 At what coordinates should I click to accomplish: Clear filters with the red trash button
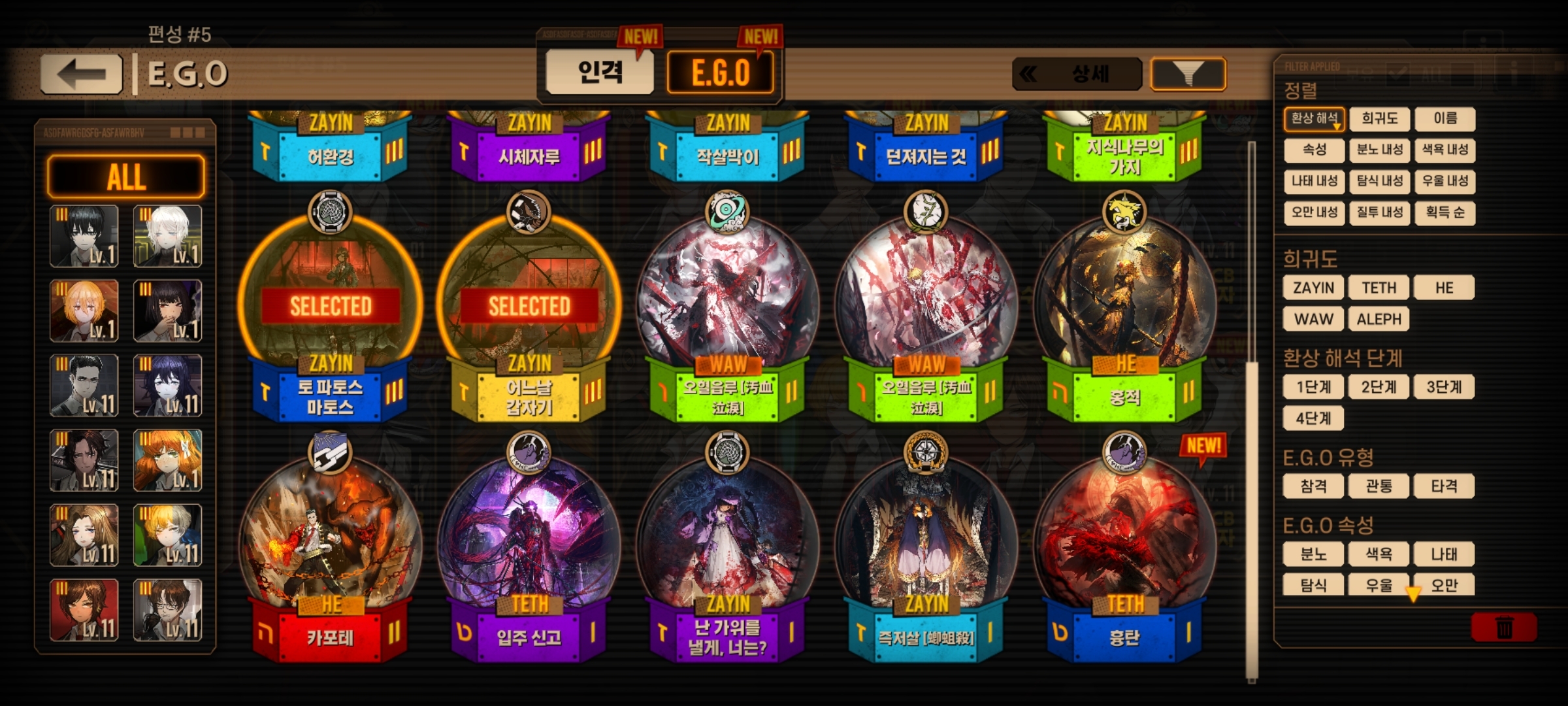point(1504,628)
